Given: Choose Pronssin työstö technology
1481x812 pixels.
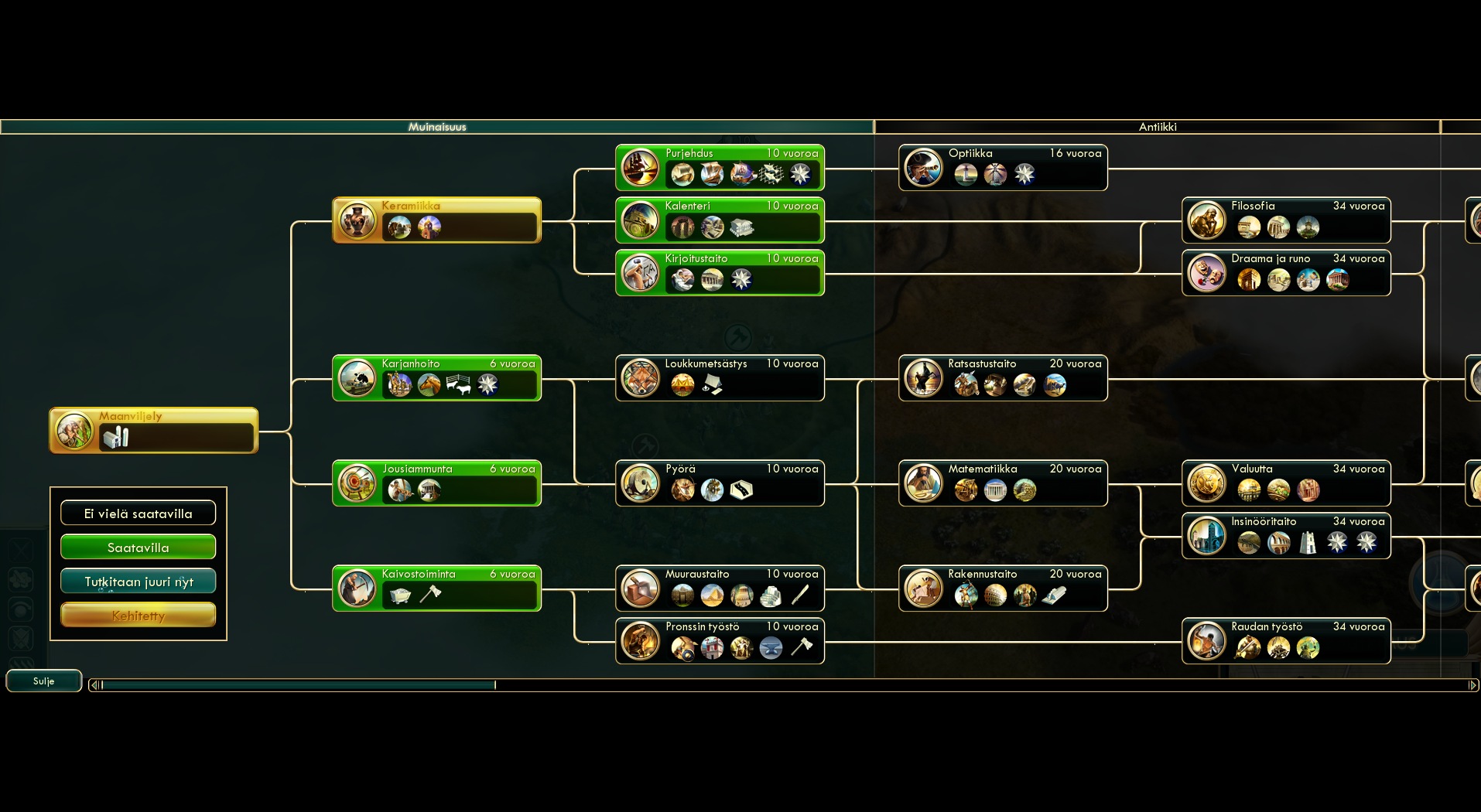Looking at the screenshot, I should tap(719, 640).
